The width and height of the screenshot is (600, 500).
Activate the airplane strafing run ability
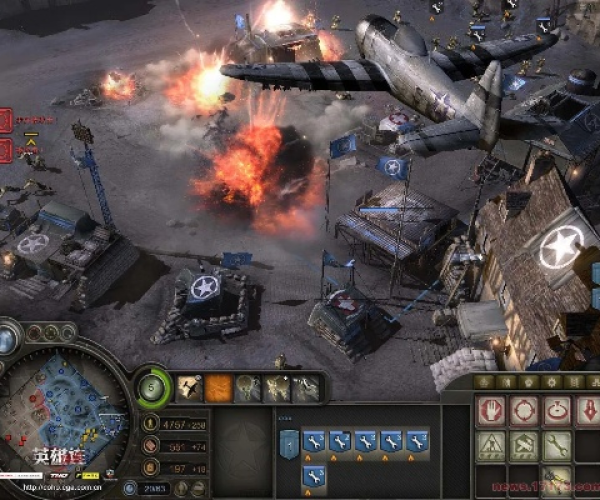pyautogui.click(x=189, y=387)
